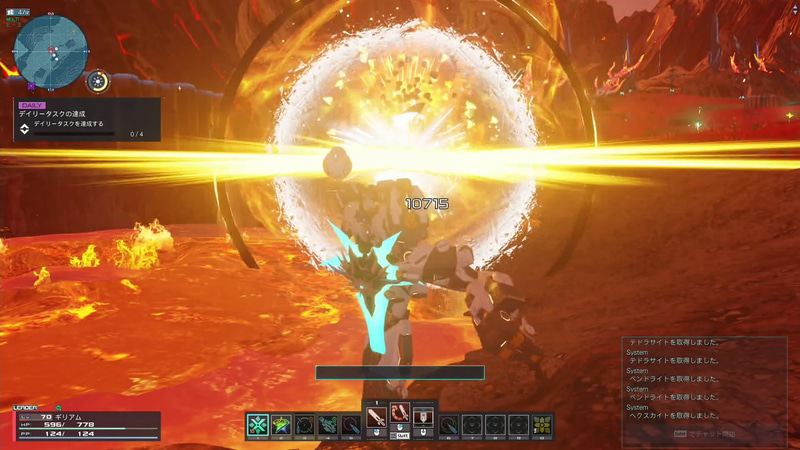This screenshot has width=800, height=450.
Task: Open the circular minimap
Action: click(51, 51)
